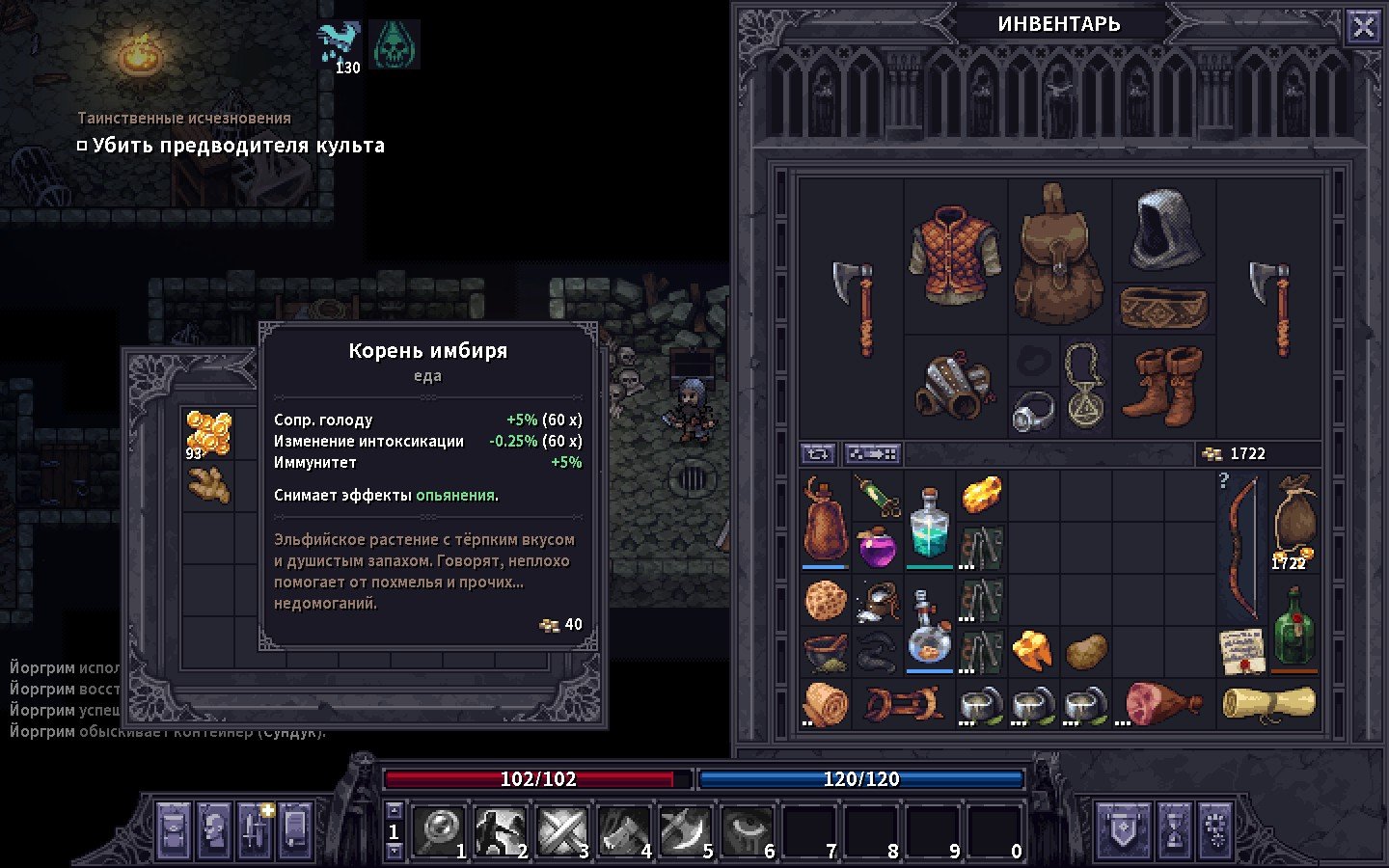Take the ginger root from chest
This screenshot has height=868, width=1389.
point(208,485)
